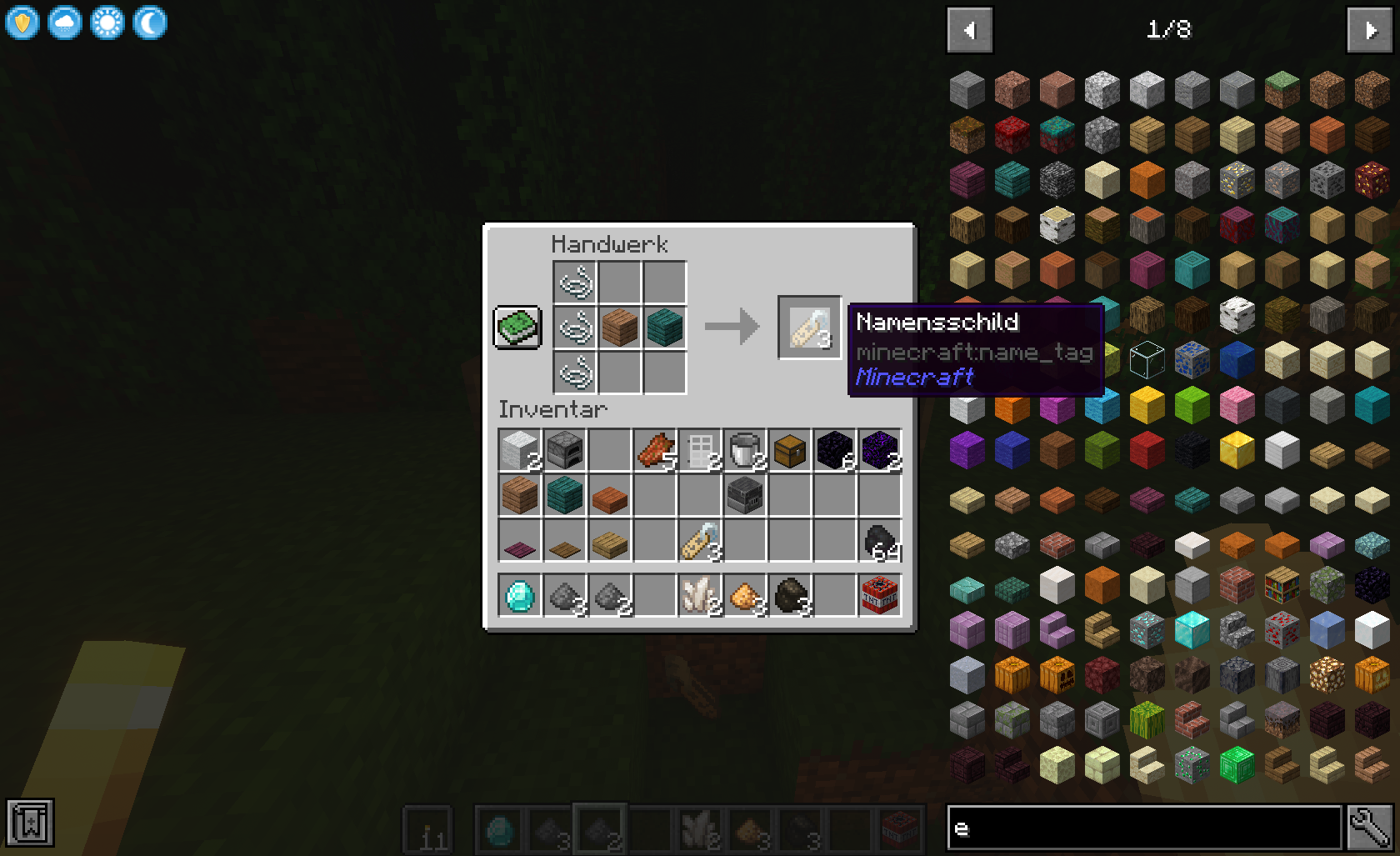The height and width of the screenshot is (856, 1400).
Task: Set time to night using the moon icon
Action: click(151, 23)
